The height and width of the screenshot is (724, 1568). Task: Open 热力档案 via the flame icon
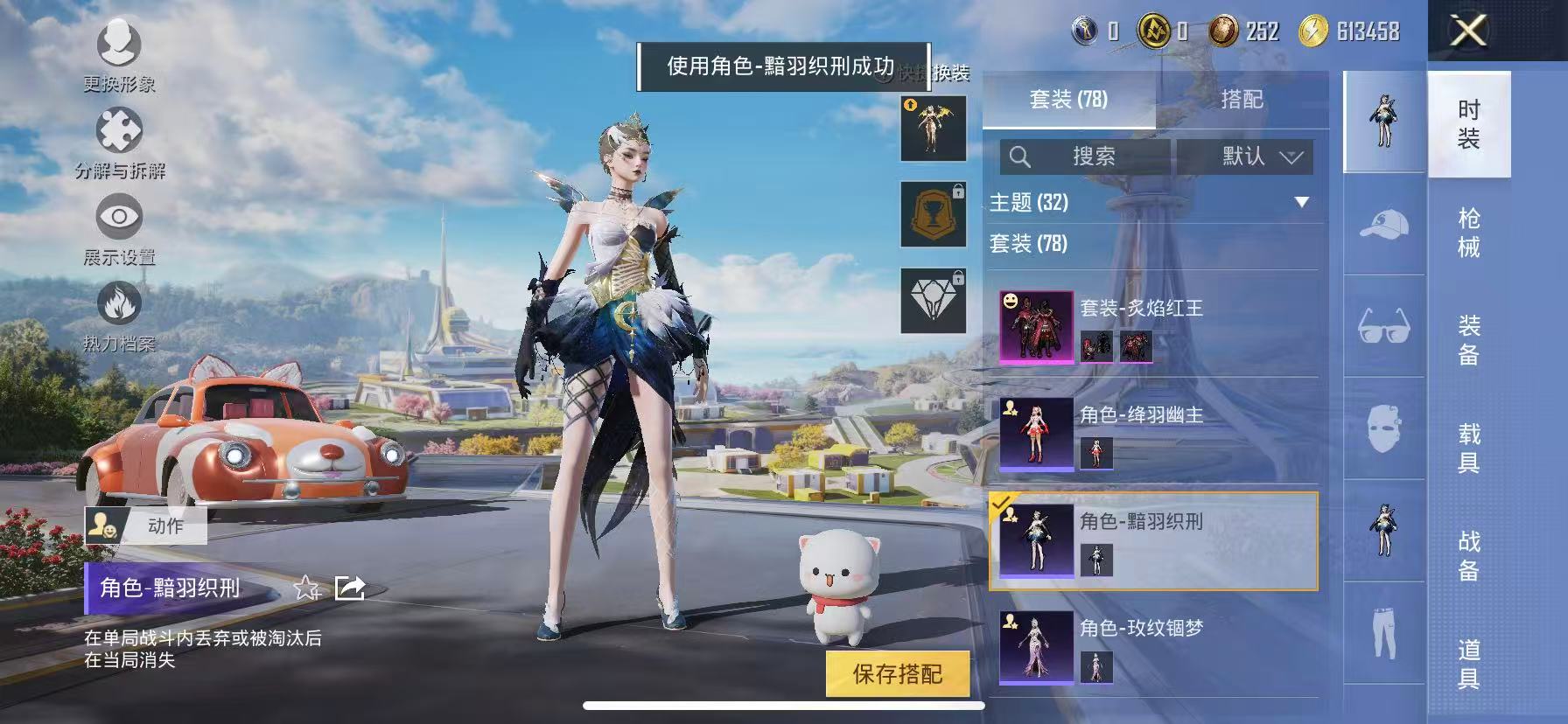coord(121,302)
